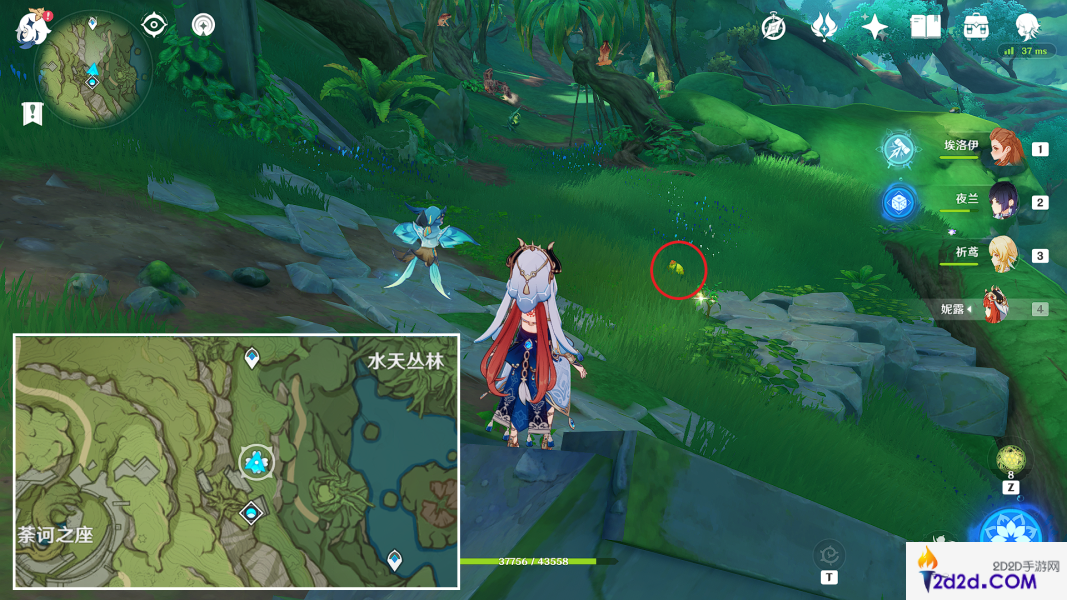Open the quest tracker banner icon
1067x600 pixels.
[x=32, y=113]
